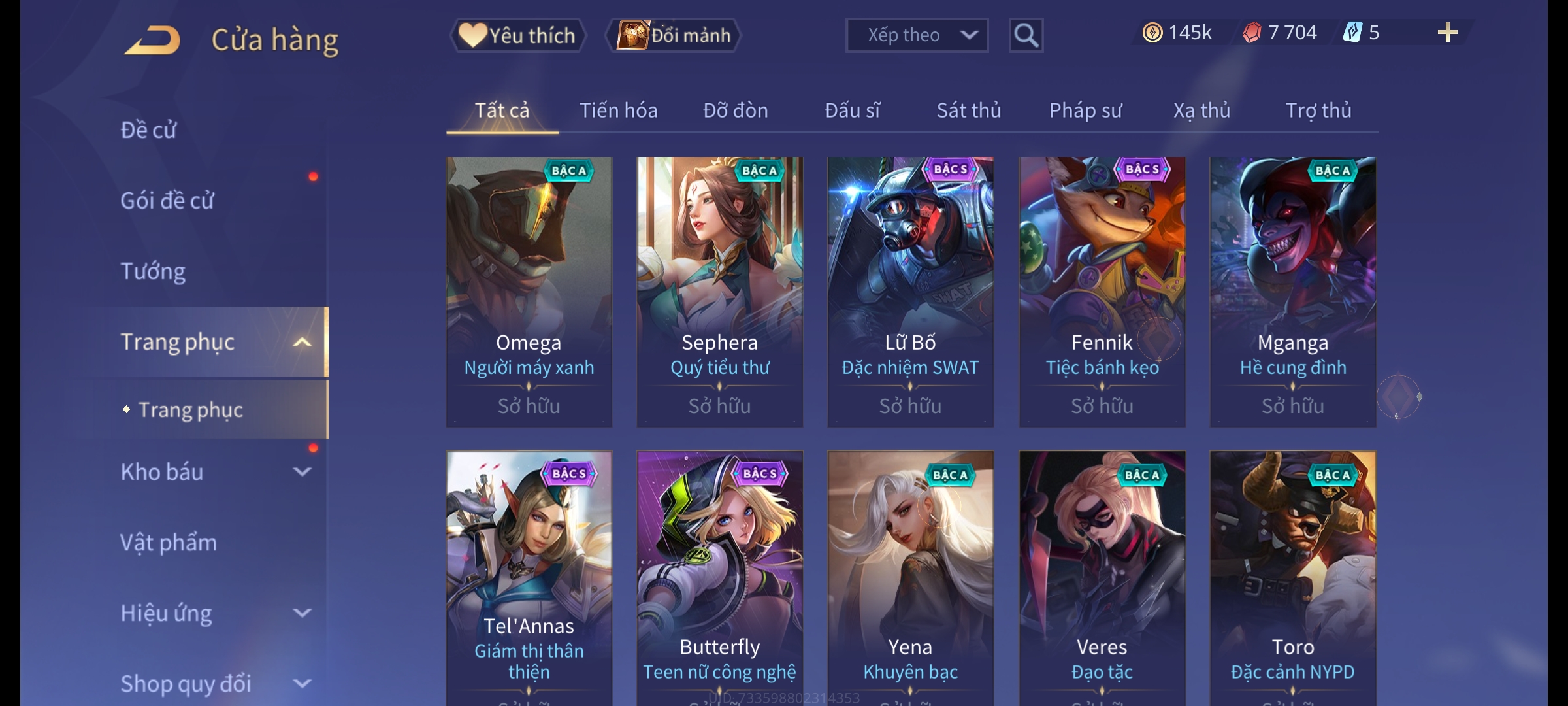Pick Butterfly Teen nữ công nghệ skin
The image size is (1568, 706).
719,575
